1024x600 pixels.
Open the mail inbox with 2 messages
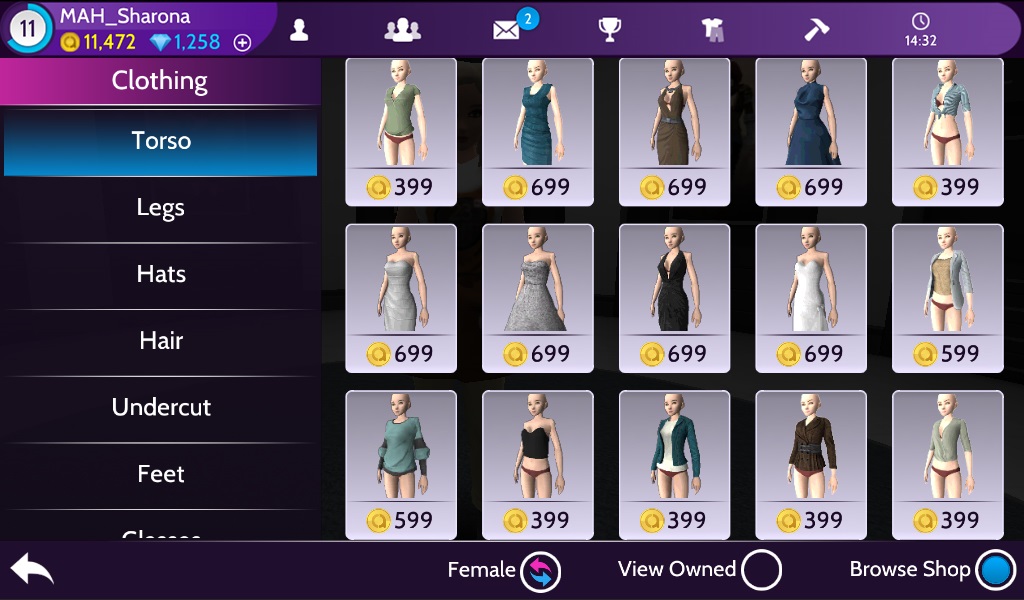tap(508, 29)
